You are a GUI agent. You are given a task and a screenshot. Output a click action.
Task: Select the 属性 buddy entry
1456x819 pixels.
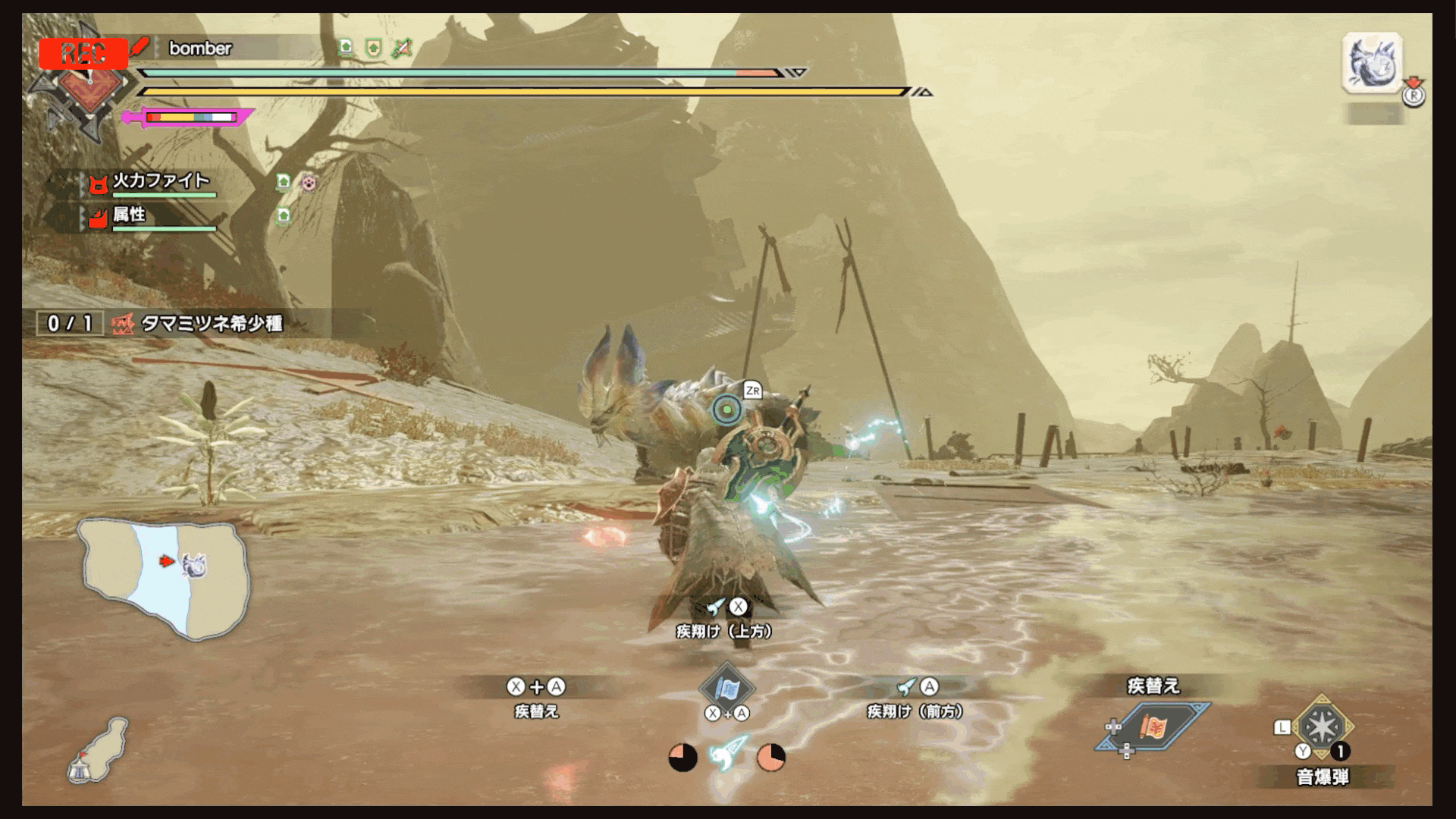click(x=129, y=215)
